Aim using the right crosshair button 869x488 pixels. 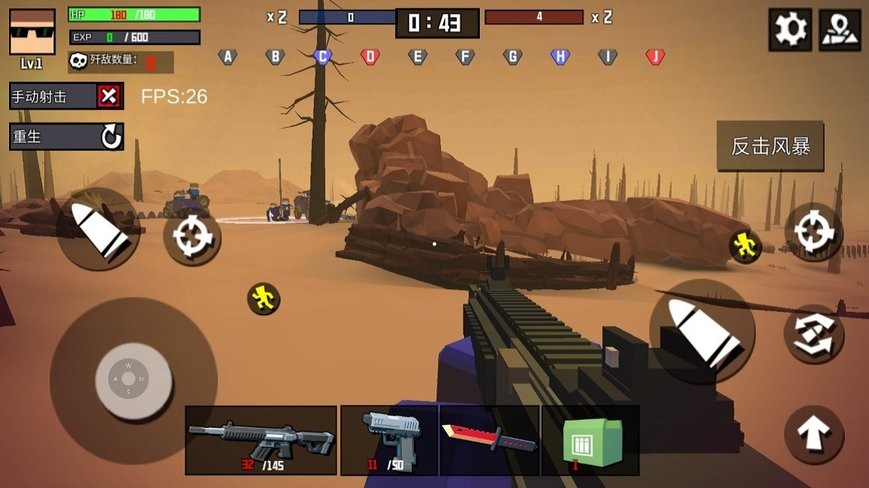814,232
